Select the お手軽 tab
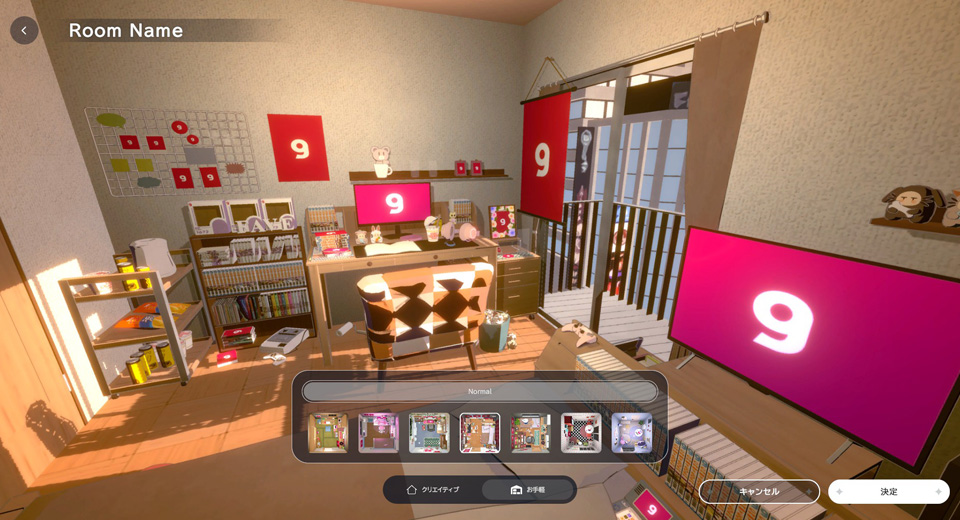Screen dimensions: 960x520 pos(528,490)
